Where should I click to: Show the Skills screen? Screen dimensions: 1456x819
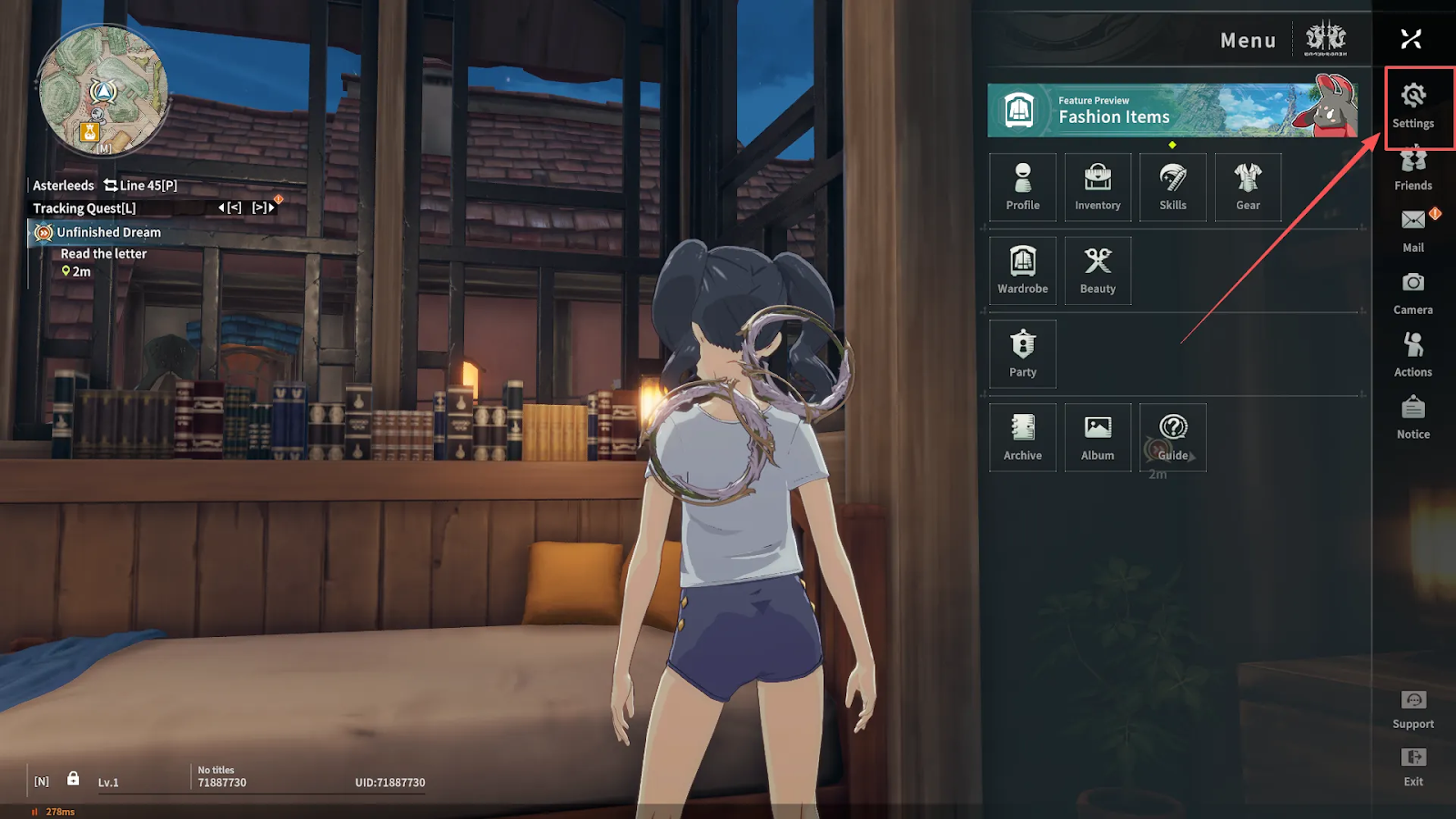click(1173, 187)
